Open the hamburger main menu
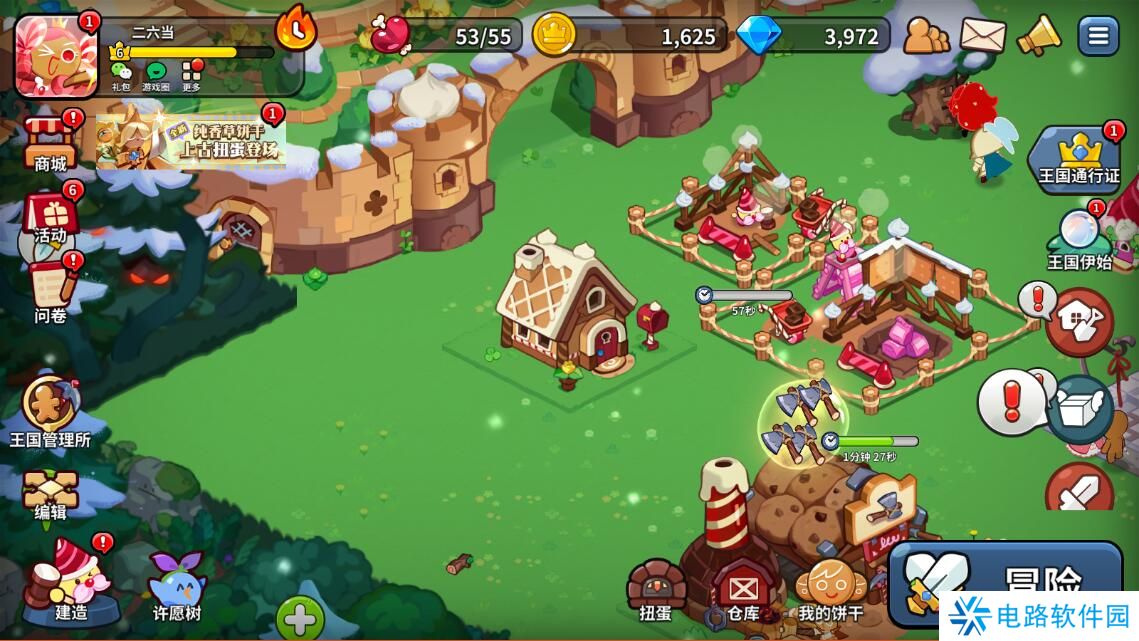This screenshot has height=641, width=1139. coord(1098,37)
